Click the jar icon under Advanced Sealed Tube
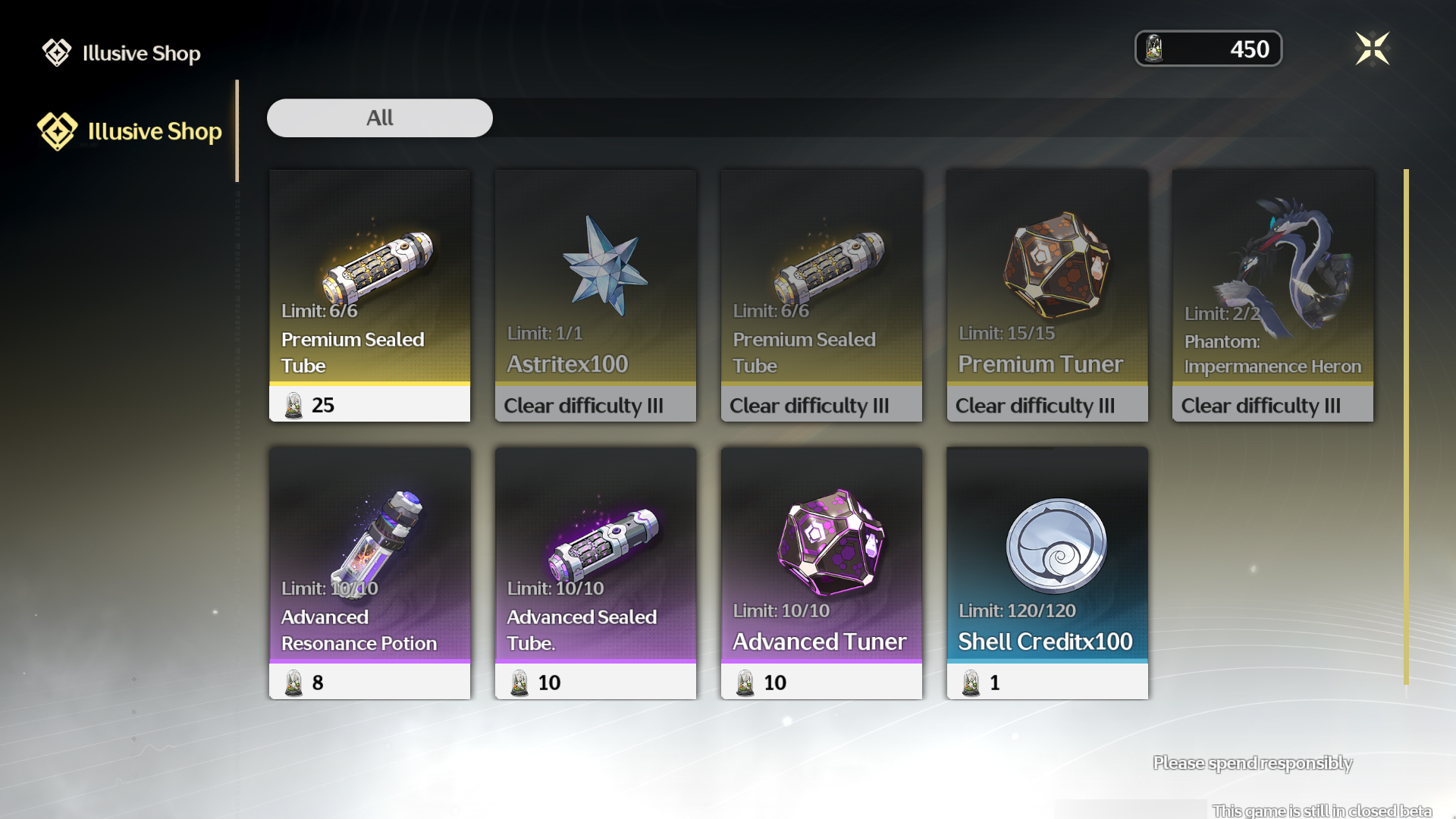 click(x=518, y=682)
